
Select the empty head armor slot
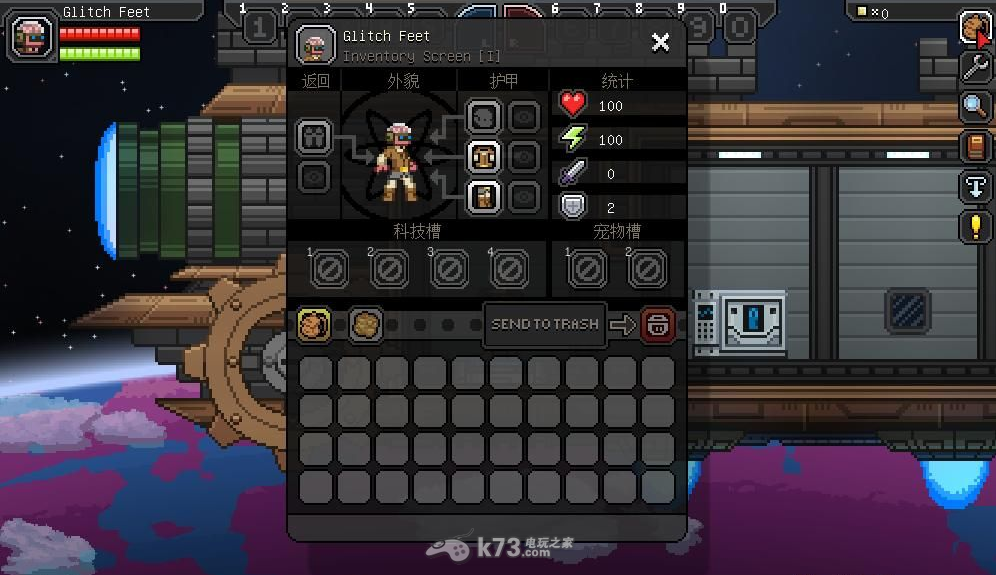484,117
